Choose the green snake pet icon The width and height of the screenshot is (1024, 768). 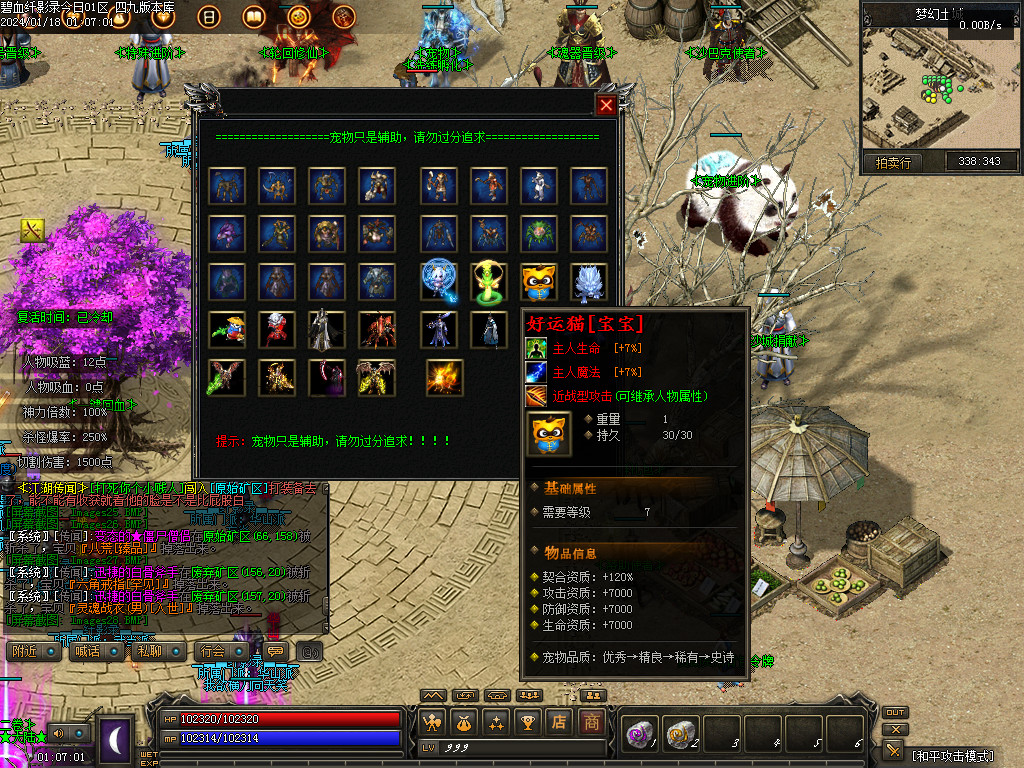pyautogui.click(x=489, y=281)
